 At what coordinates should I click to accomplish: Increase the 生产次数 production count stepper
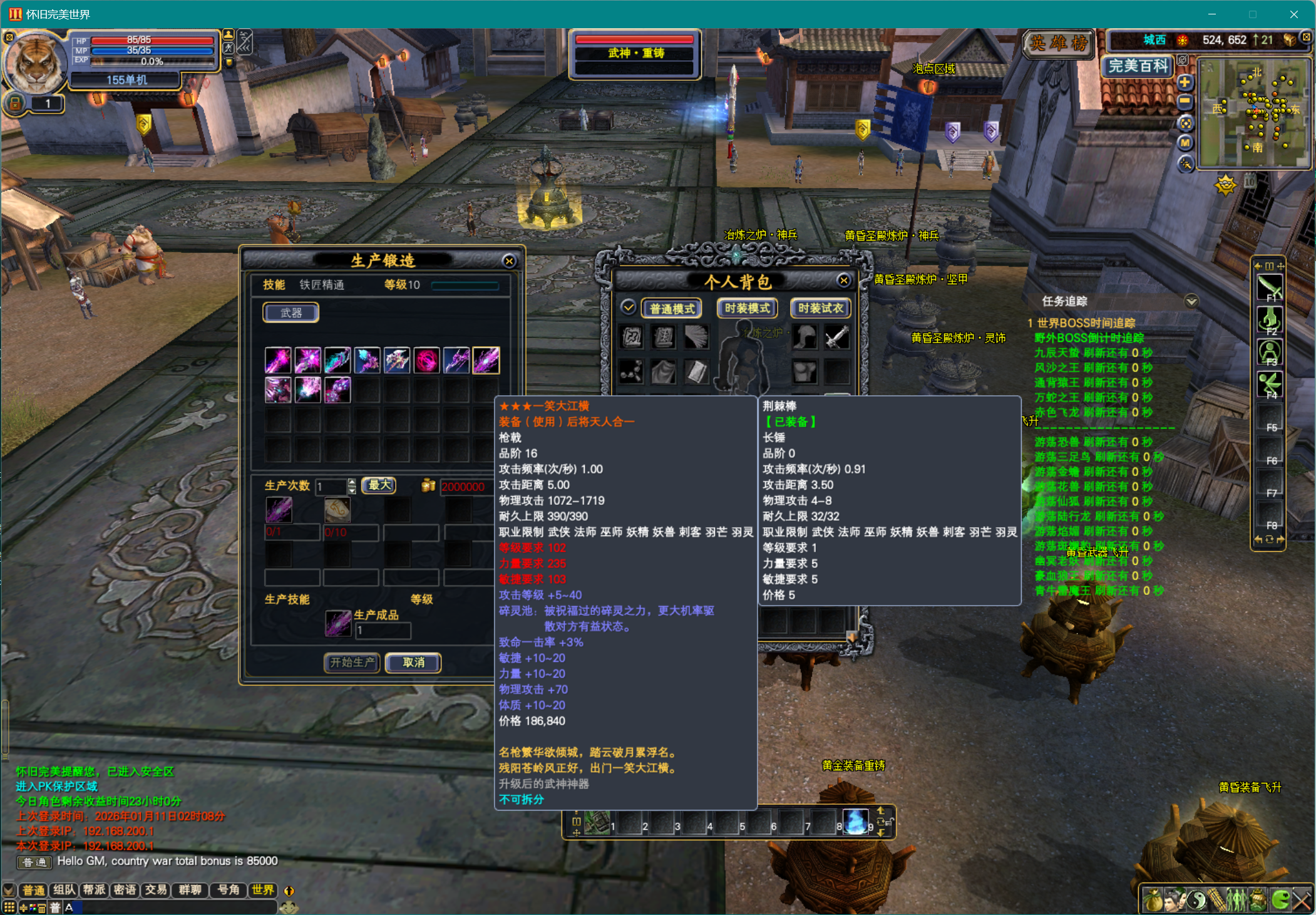352,482
